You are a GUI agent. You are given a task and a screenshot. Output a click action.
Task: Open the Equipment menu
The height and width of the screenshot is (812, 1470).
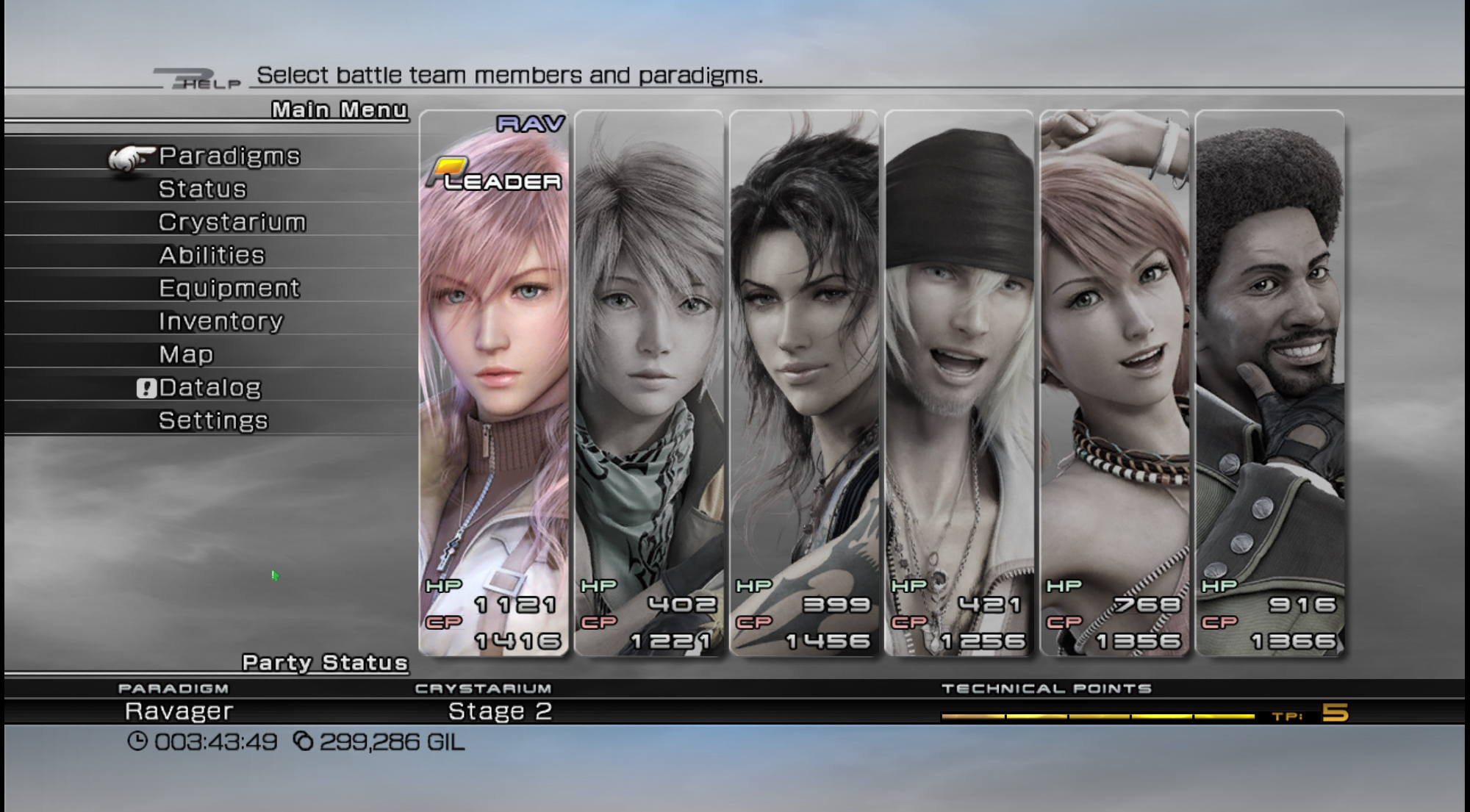[x=229, y=288]
